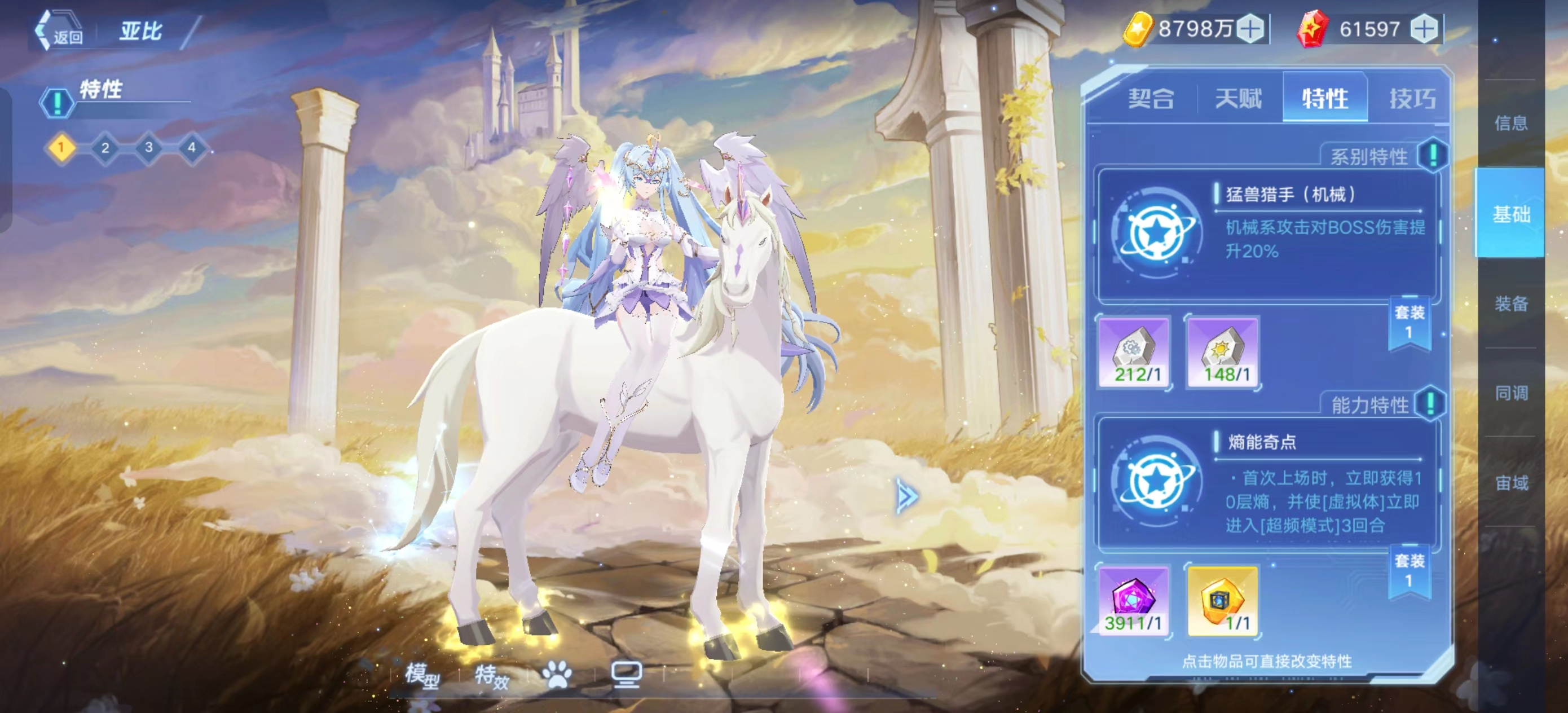Select the gear stone item showing 212/1

tap(1134, 352)
